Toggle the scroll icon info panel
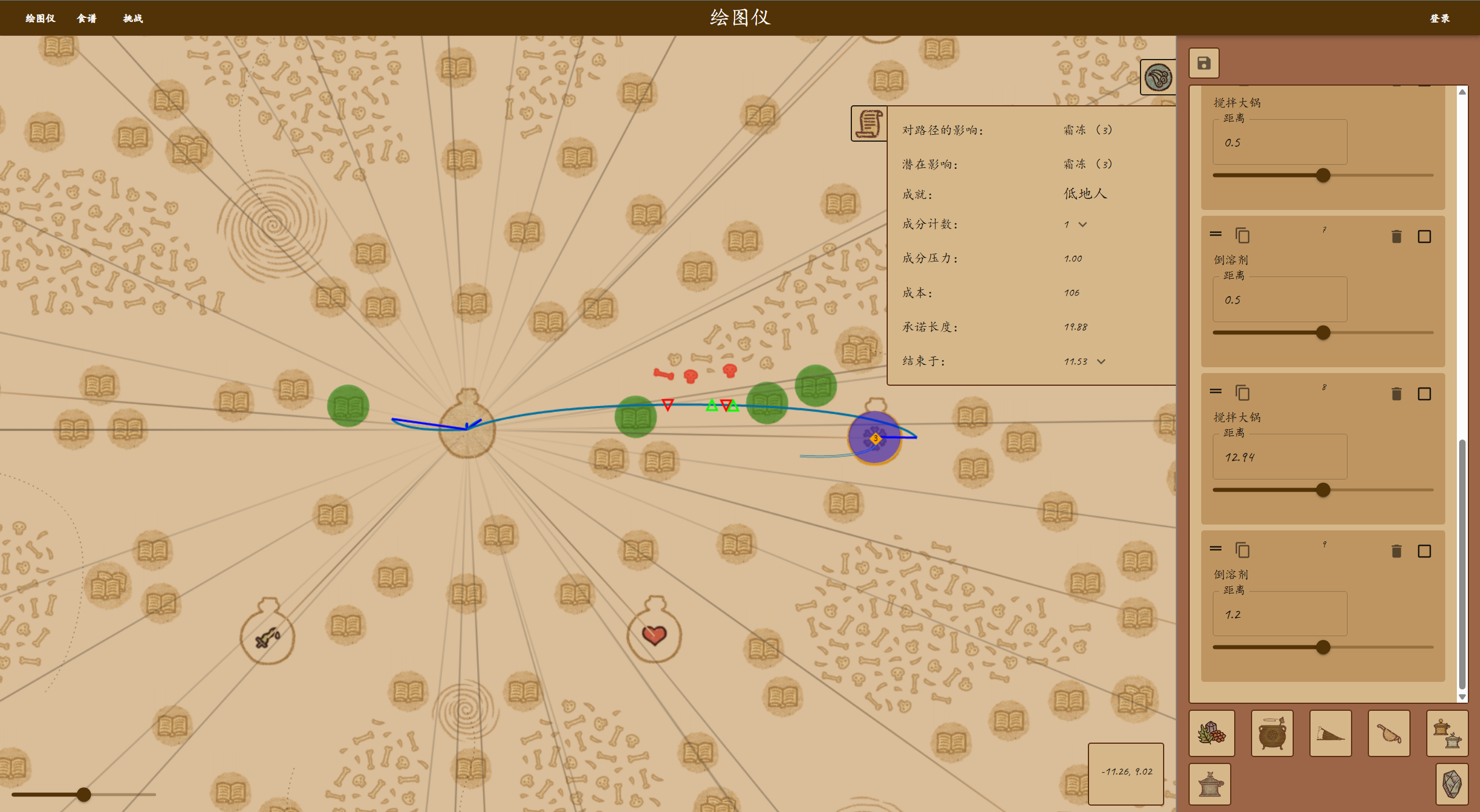Screen dimensions: 1480x812 (869, 123)
